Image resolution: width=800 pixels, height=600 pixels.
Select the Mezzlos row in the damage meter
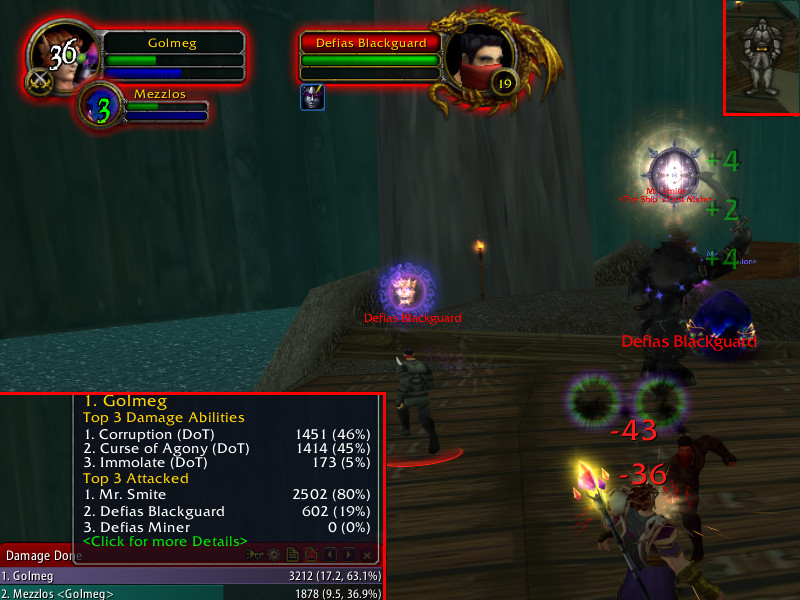(x=190, y=594)
